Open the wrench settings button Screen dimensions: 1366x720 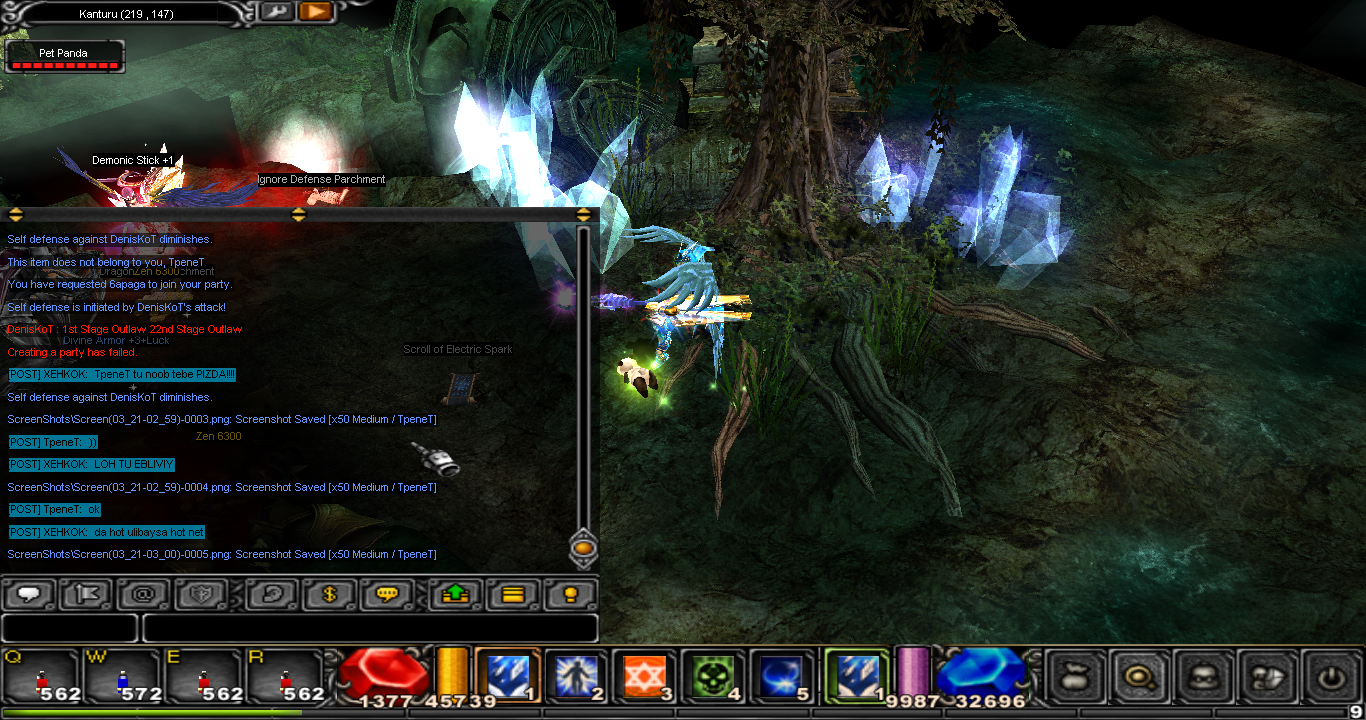(276, 12)
